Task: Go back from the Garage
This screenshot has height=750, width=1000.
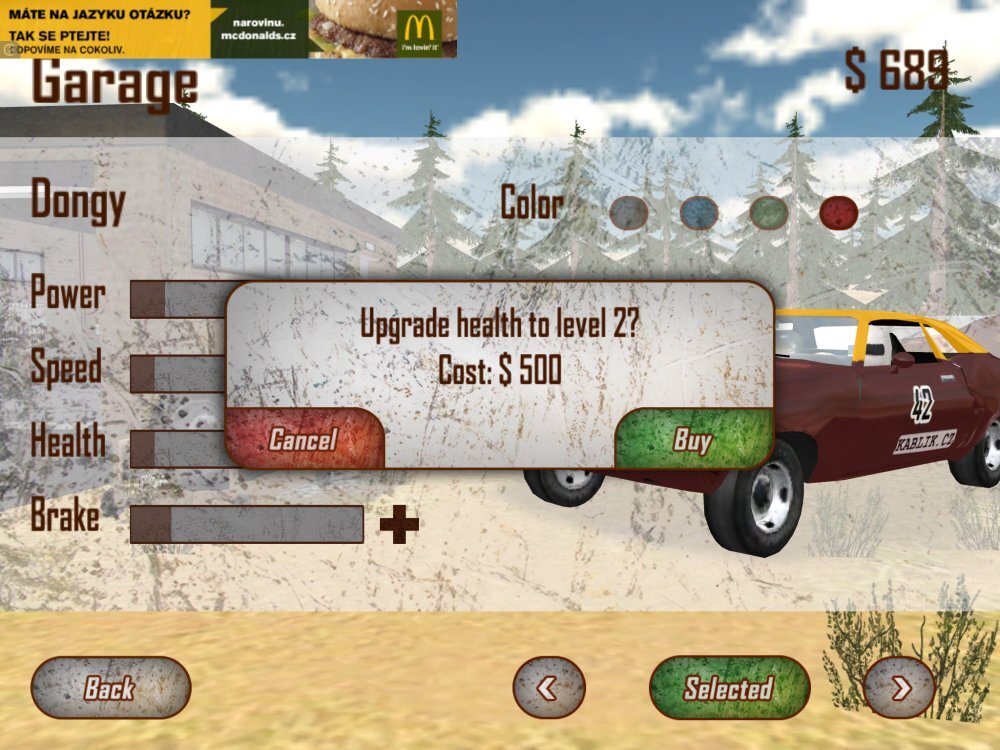Action: tap(110, 687)
